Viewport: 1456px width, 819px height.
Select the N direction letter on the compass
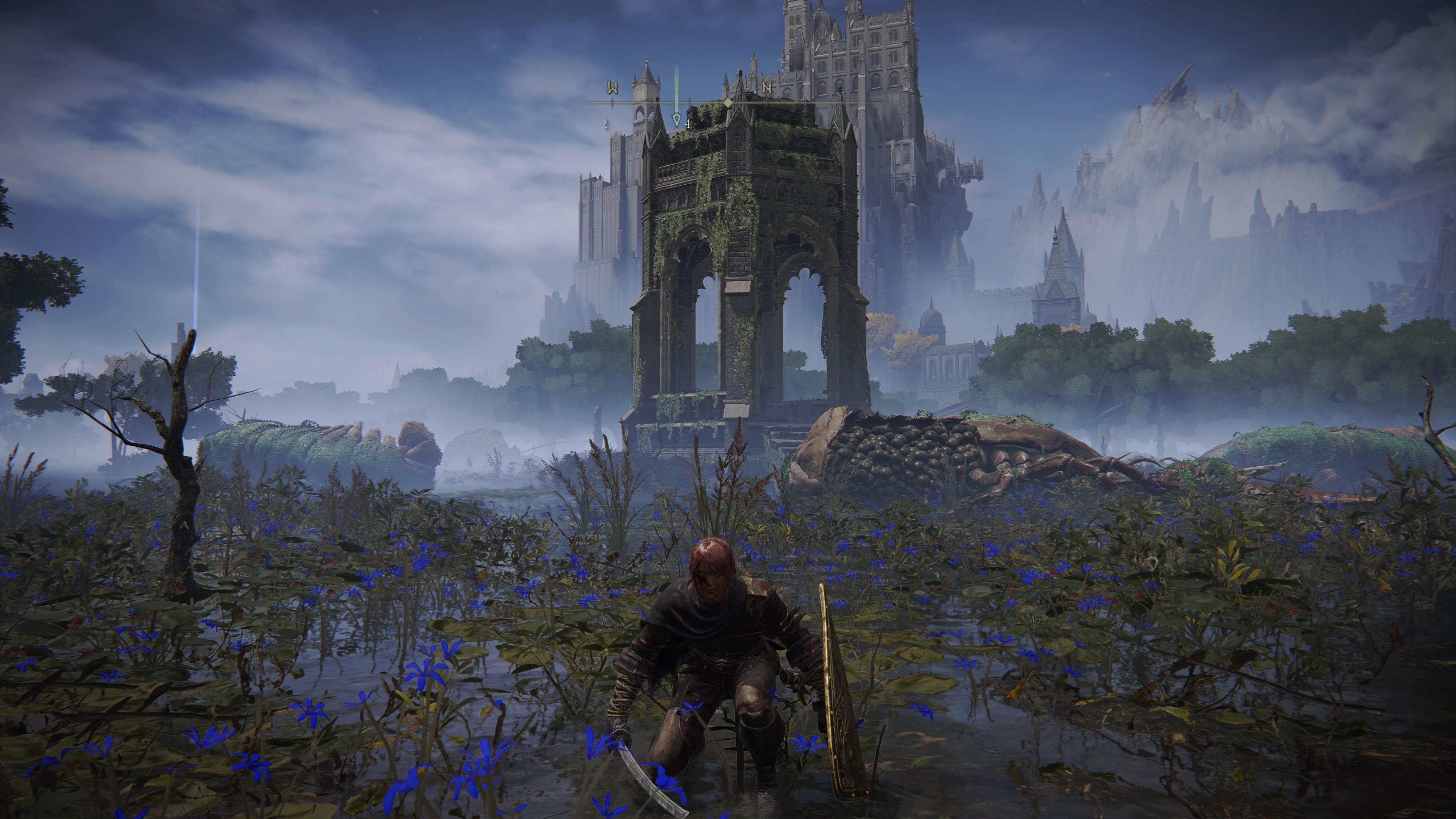(x=767, y=88)
